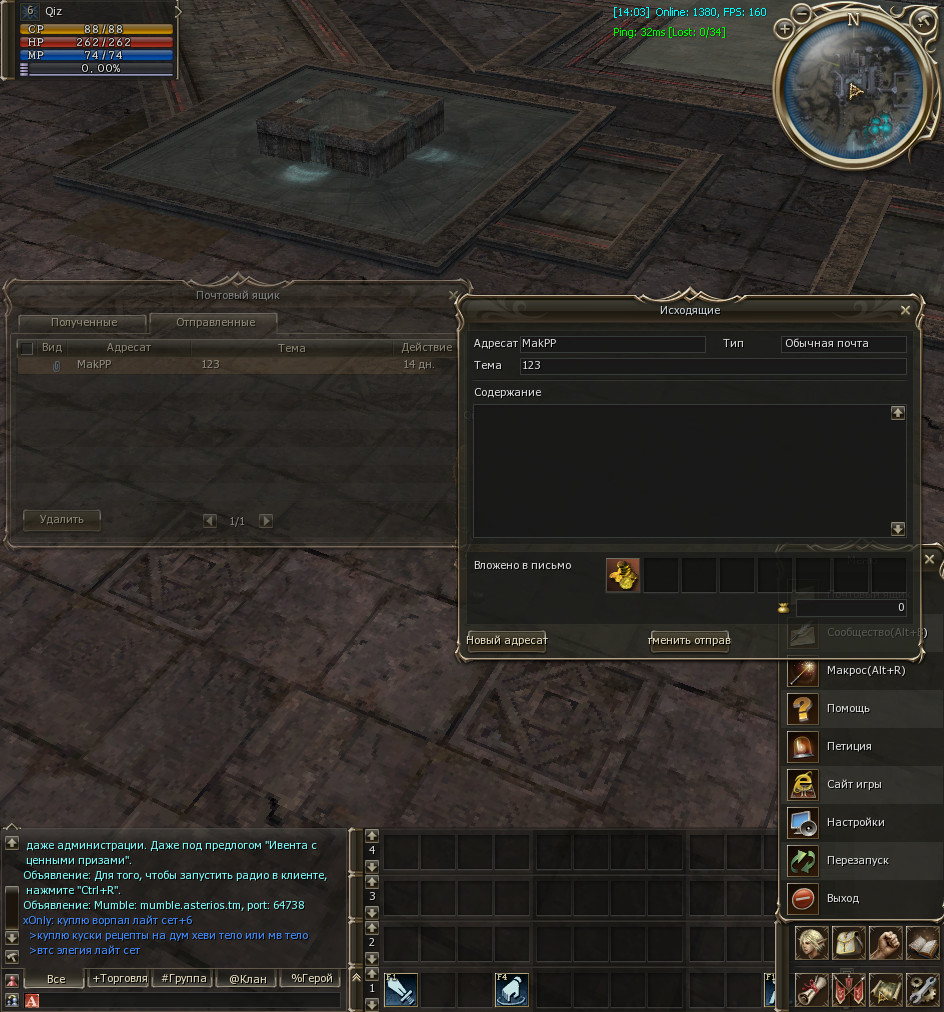Click the Удалить button in the mailbox
The width and height of the screenshot is (944, 1012).
click(x=62, y=520)
